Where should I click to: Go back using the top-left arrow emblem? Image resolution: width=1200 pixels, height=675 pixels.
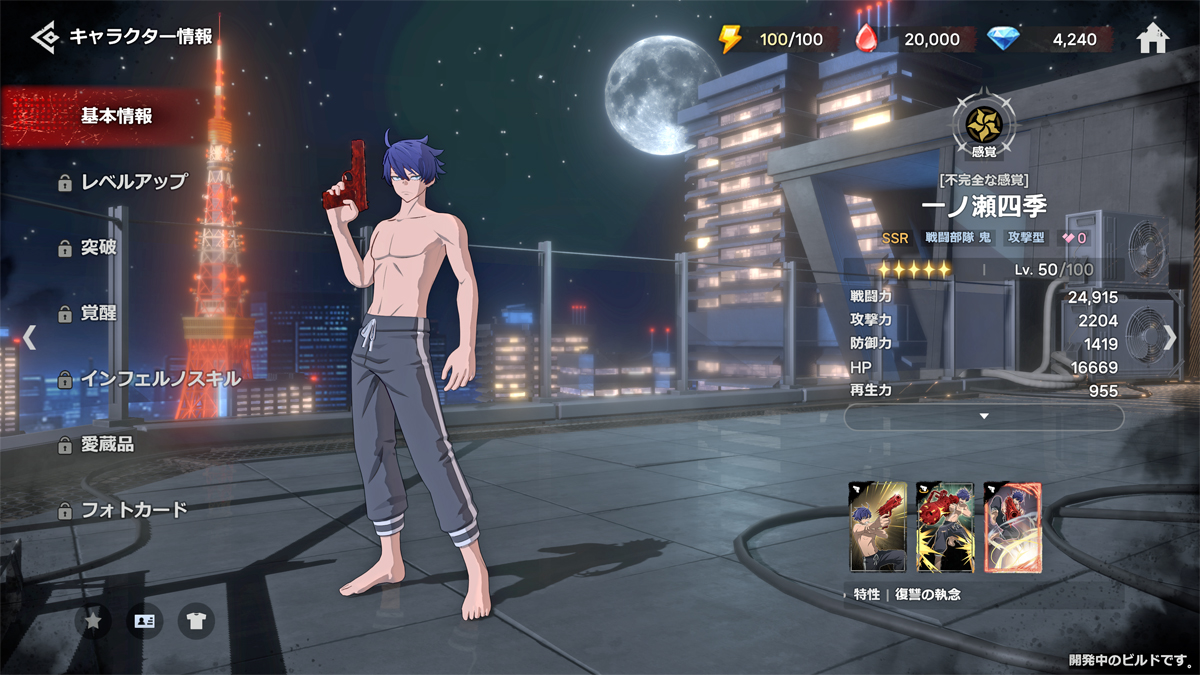tap(45, 38)
